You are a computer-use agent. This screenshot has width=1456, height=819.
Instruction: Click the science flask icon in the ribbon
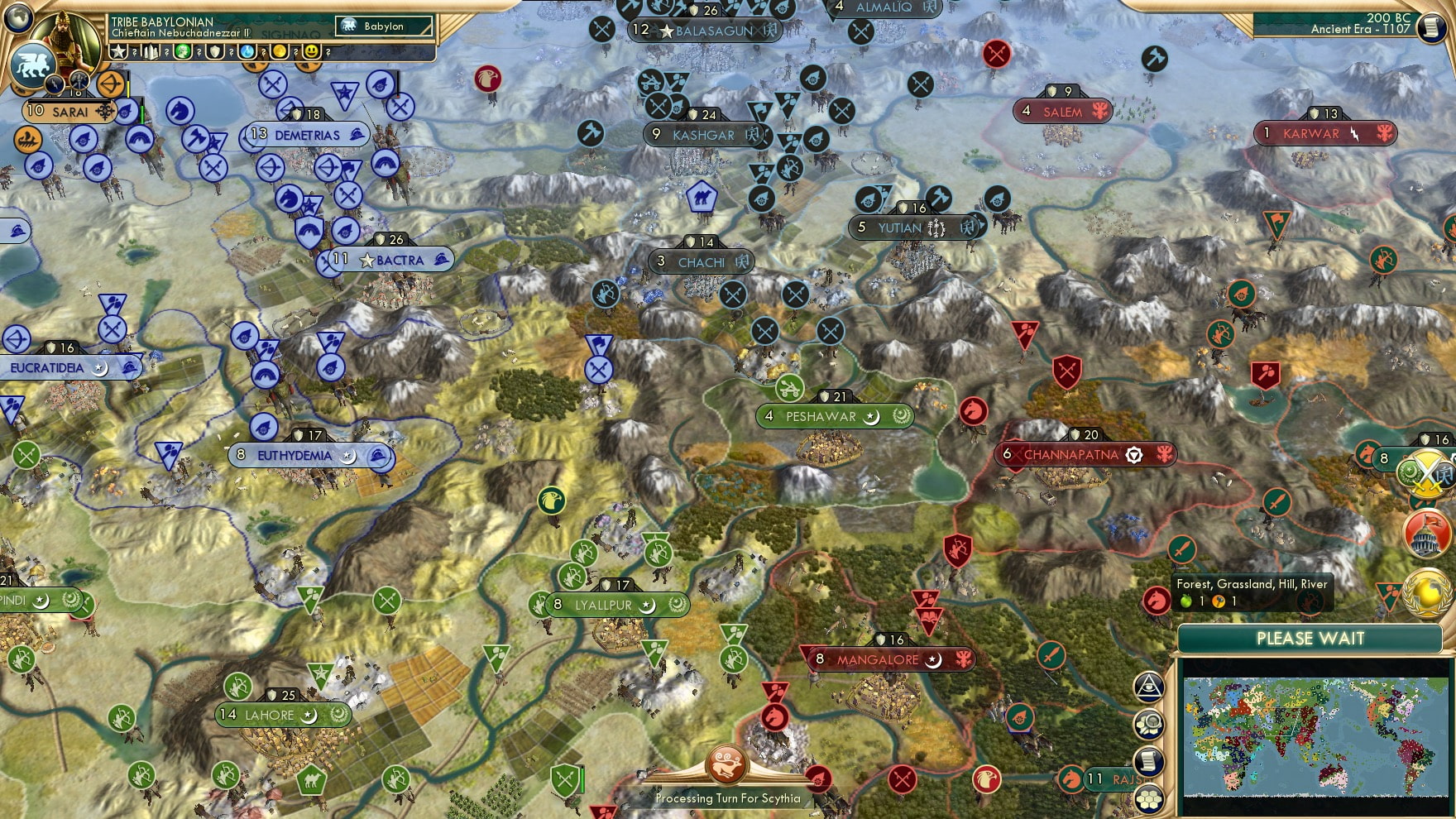(x=247, y=52)
